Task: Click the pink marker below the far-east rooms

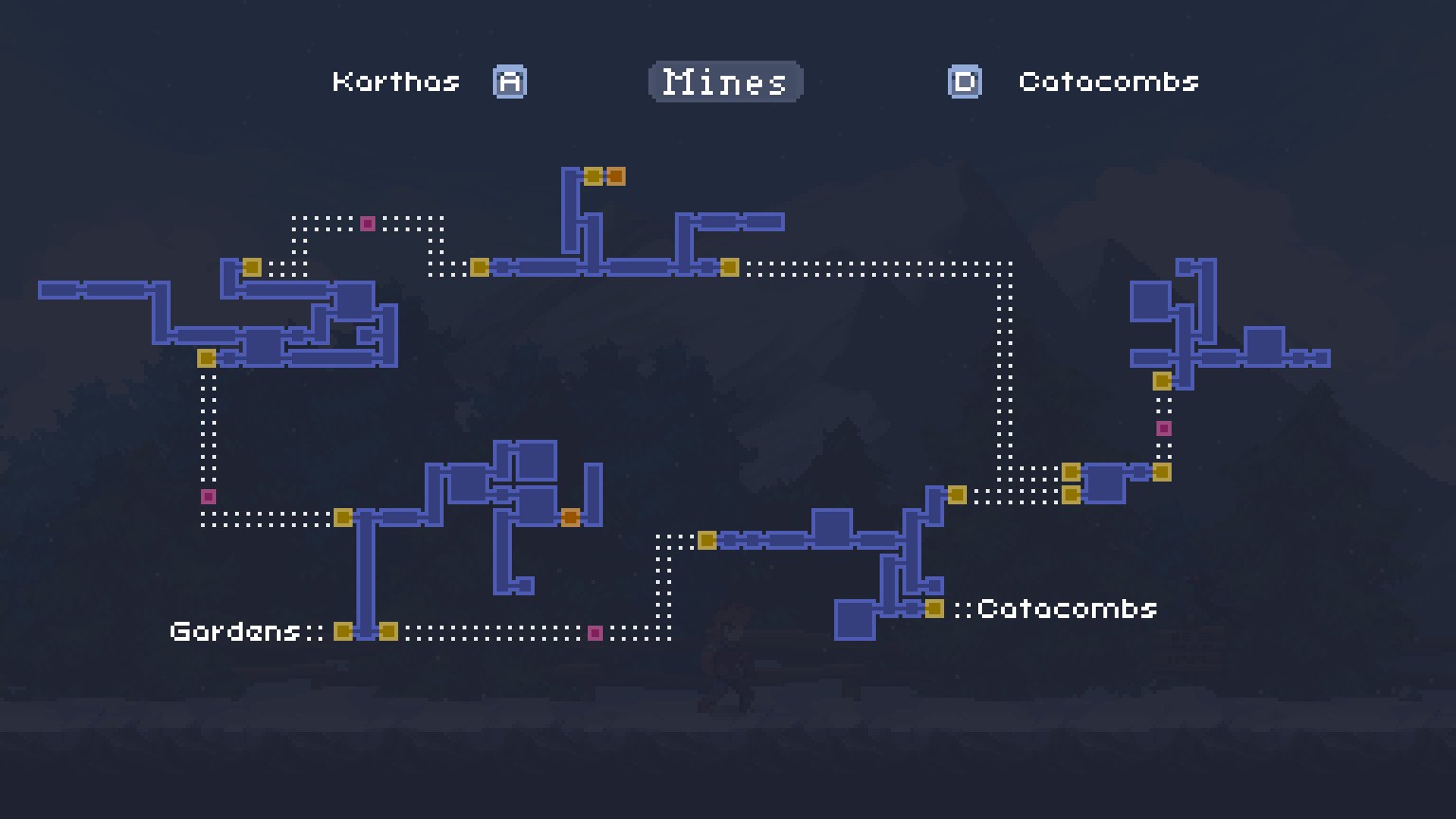Action: tap(1163, 428)
